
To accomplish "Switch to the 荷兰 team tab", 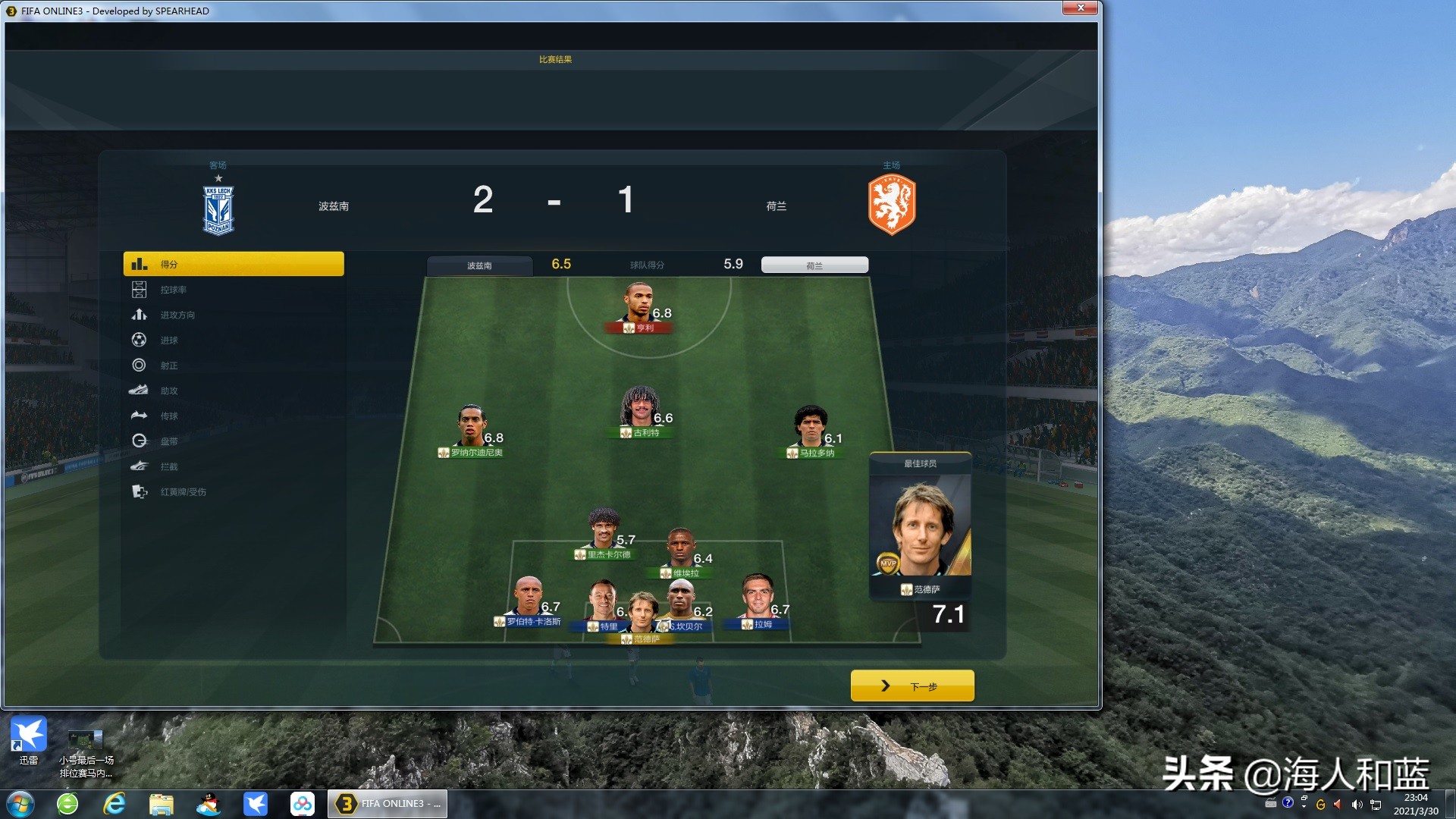I will 814,264.
